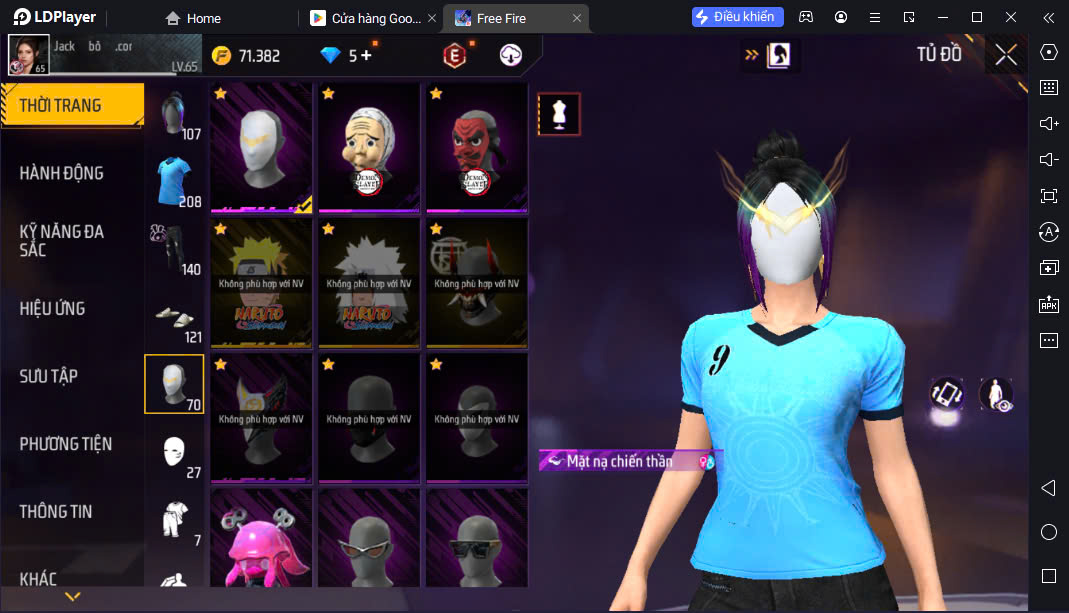Select the pink octopus headgear item
The width and height of the screenshot is (1069, 613).
pos(261,540)
